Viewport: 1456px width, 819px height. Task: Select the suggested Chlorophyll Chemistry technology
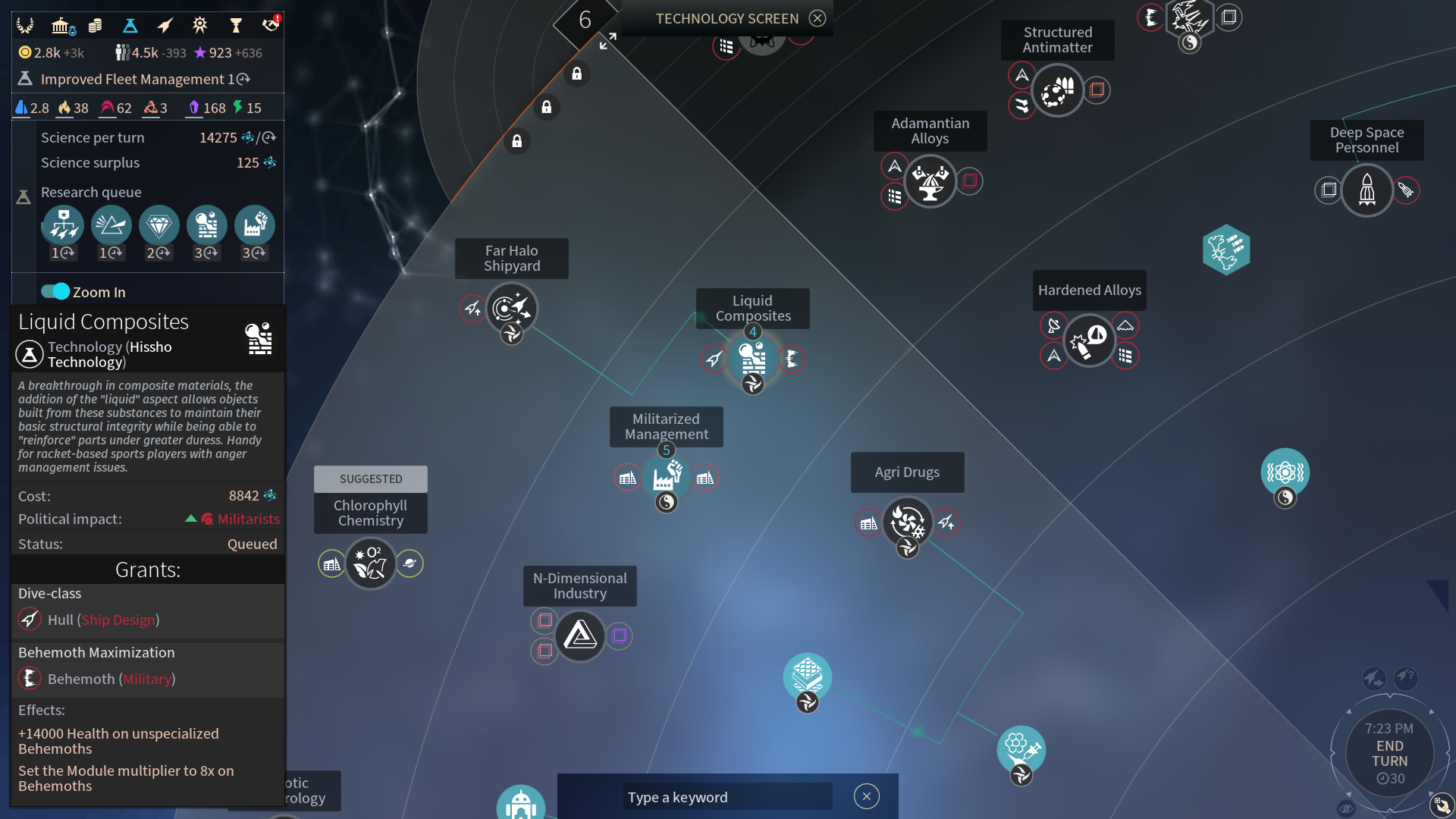pyautogui.click(x=370, y=563)
